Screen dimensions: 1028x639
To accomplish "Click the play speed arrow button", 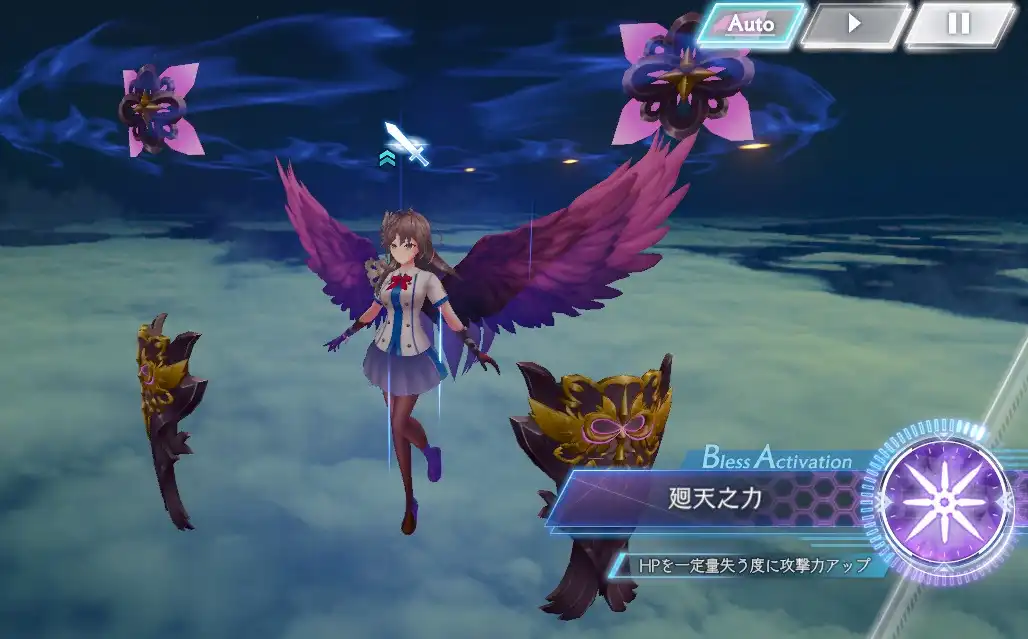I will (855, 24).
